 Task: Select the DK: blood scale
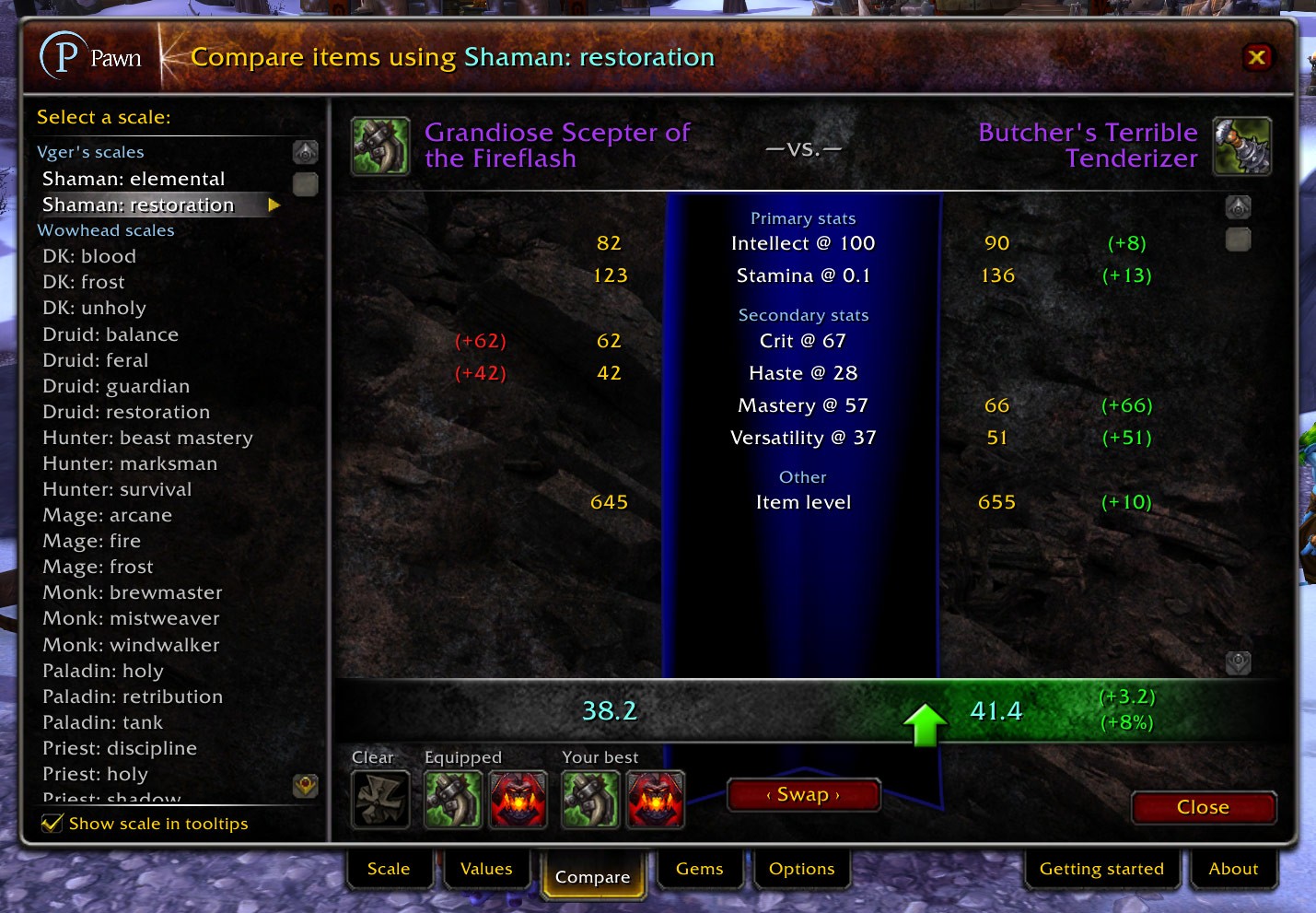(x=89, y=256)
